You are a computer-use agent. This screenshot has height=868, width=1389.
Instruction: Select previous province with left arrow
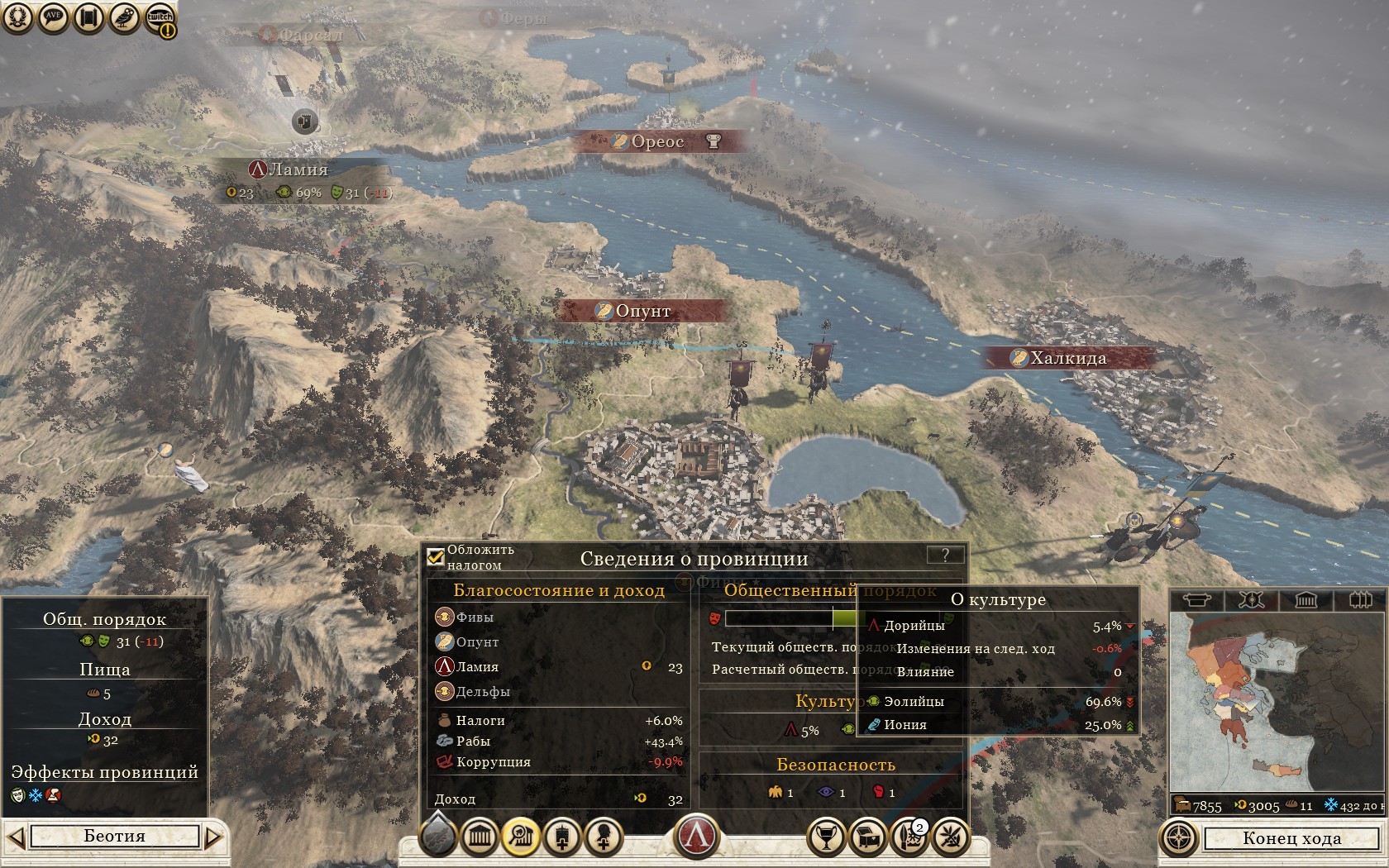tap(16, 837)
